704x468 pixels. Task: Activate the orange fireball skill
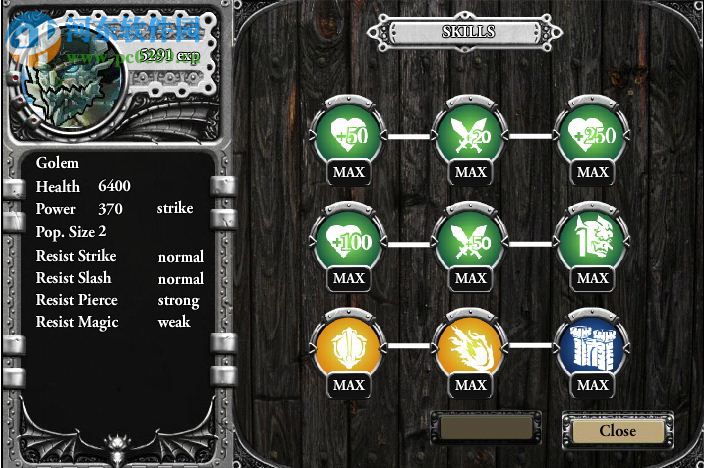coord(470,347)
